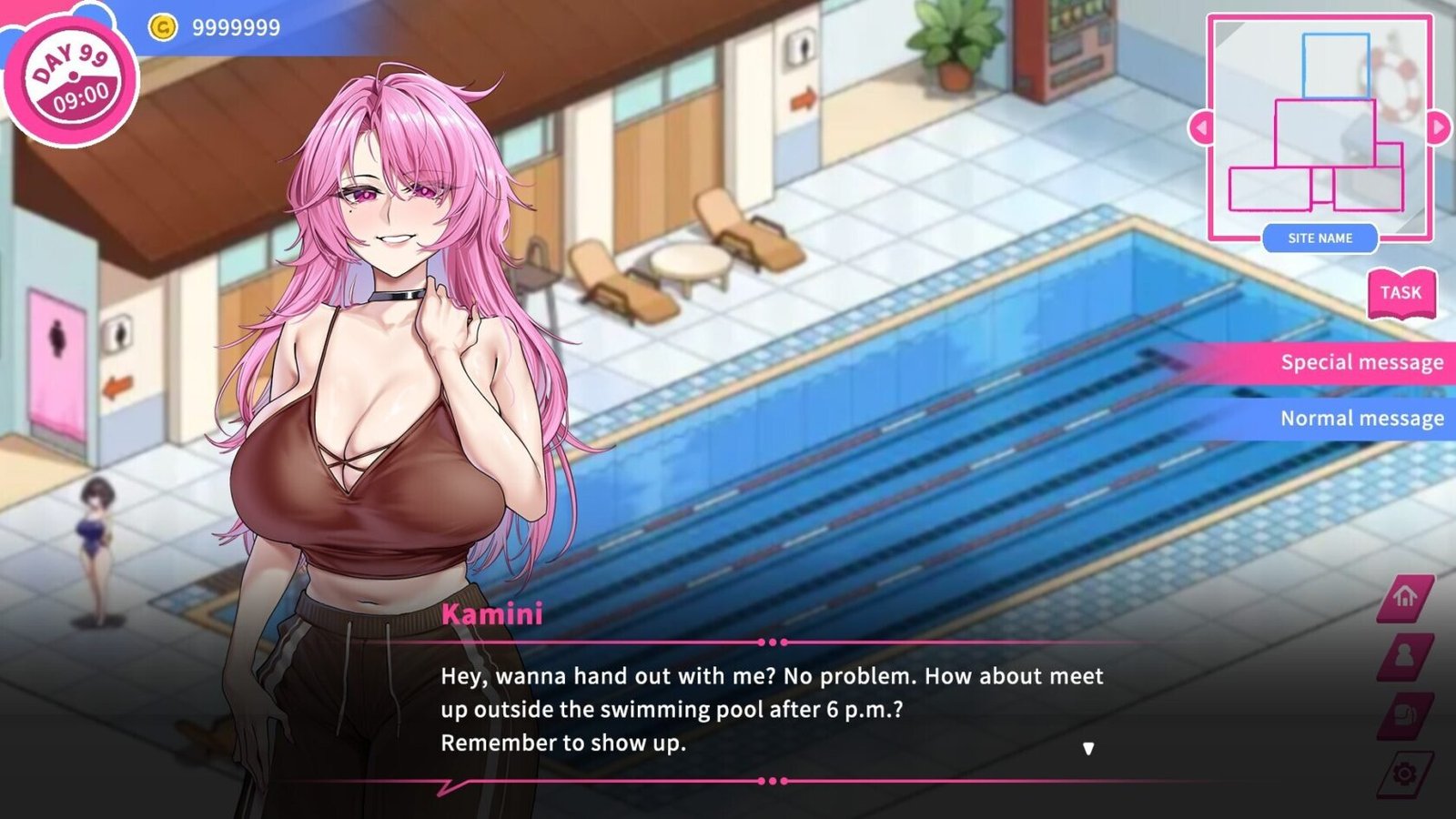
Task: Select the blue-outlined room on the minimap
Action: pyautogui.click(x=1335, y=66)
